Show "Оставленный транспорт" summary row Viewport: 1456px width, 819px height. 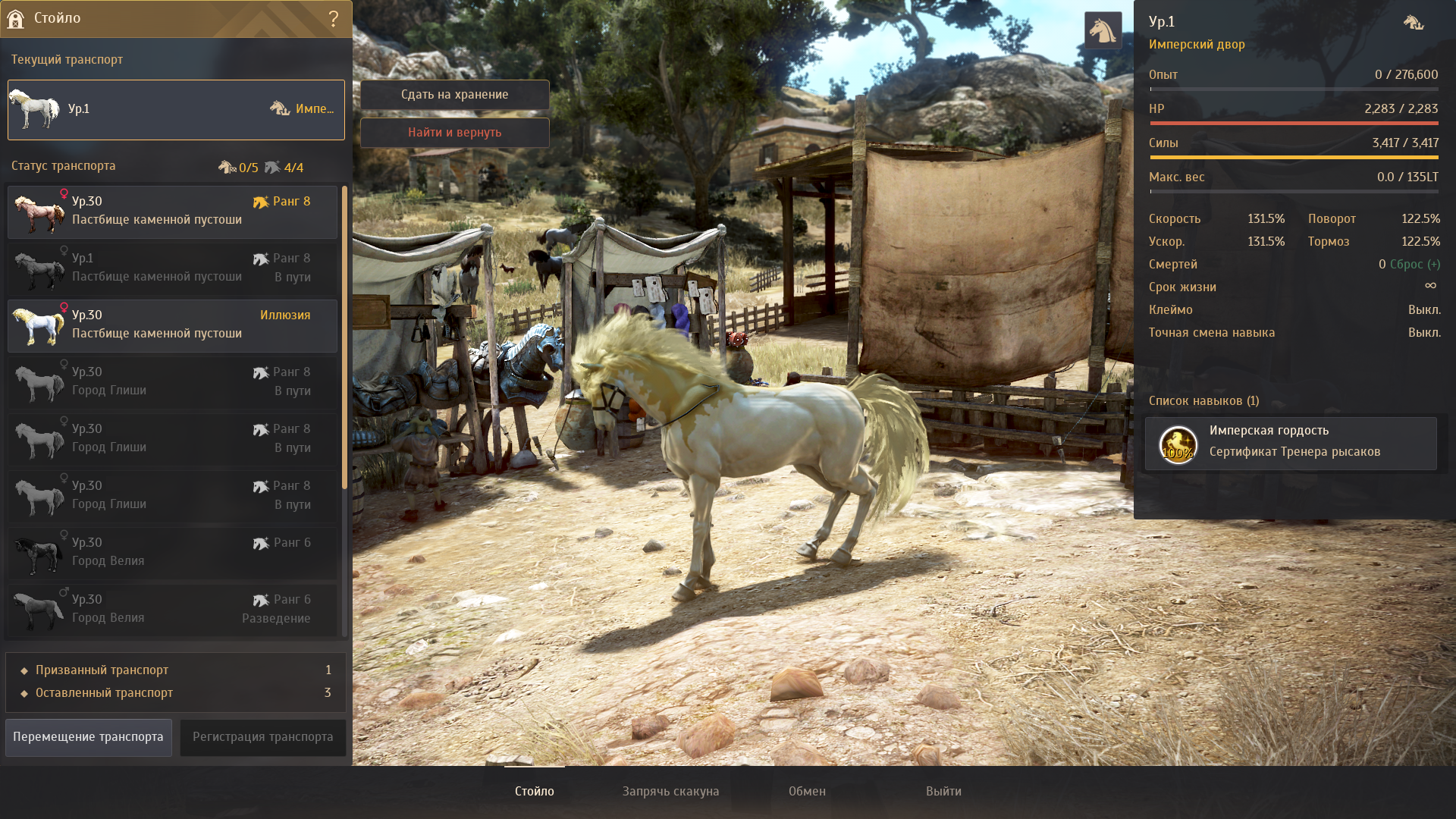pos(176,693)
